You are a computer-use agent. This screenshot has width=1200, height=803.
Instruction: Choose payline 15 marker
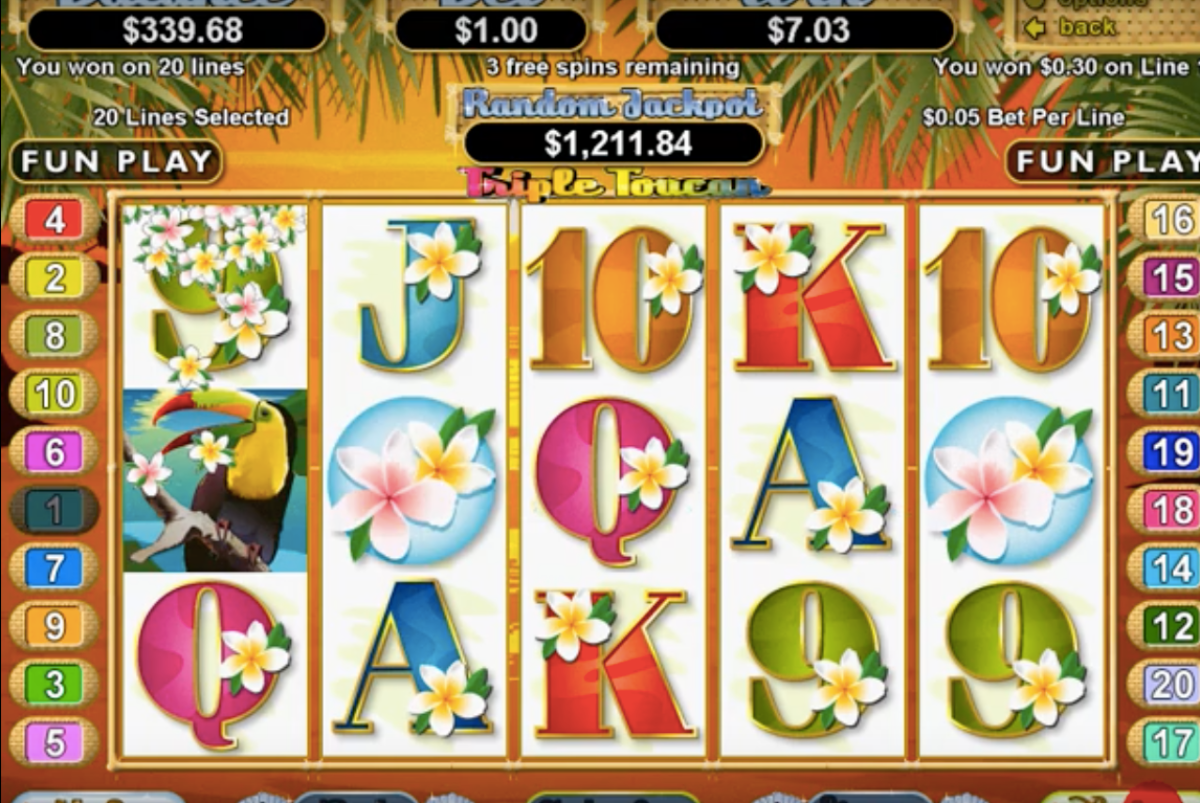pos(1170,277)
